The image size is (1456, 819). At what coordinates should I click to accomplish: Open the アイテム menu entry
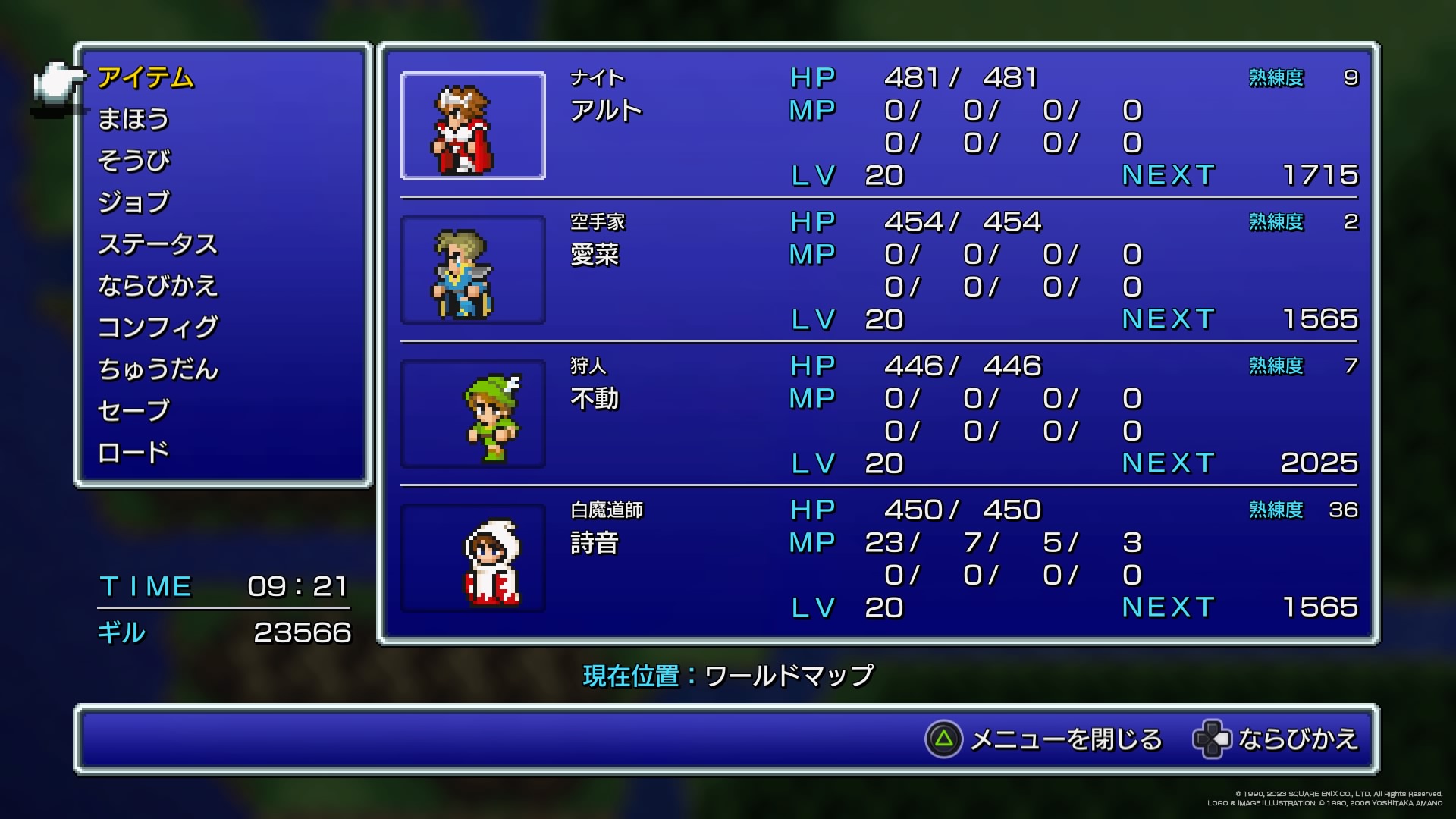pyautogui.click(x=146, y=78)
